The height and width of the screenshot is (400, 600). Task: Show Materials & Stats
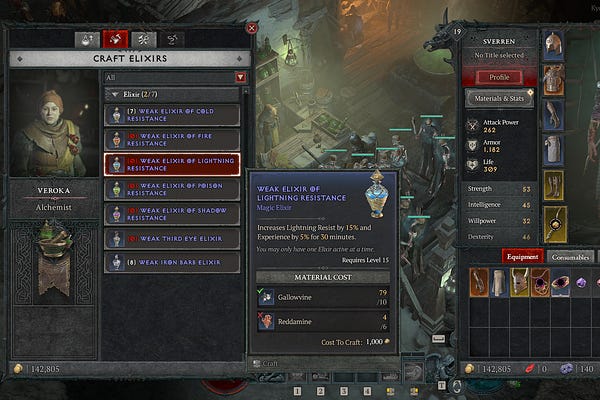coord(499,98)
